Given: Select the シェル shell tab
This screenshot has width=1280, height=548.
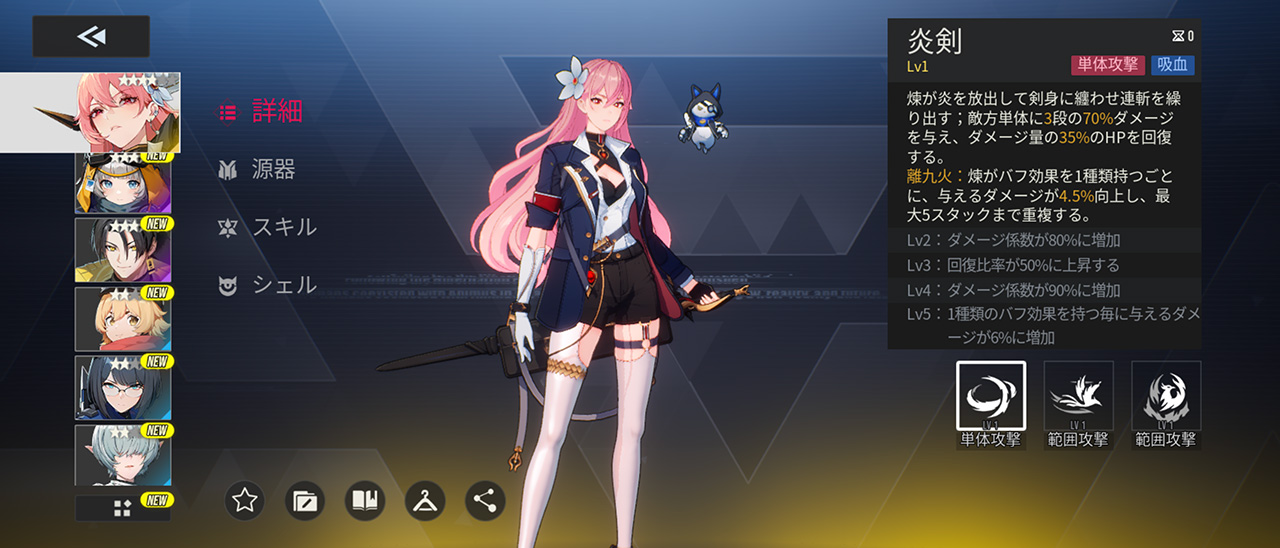Looking at the screenshot, I should pyautogui.click(x=268, y=285).
